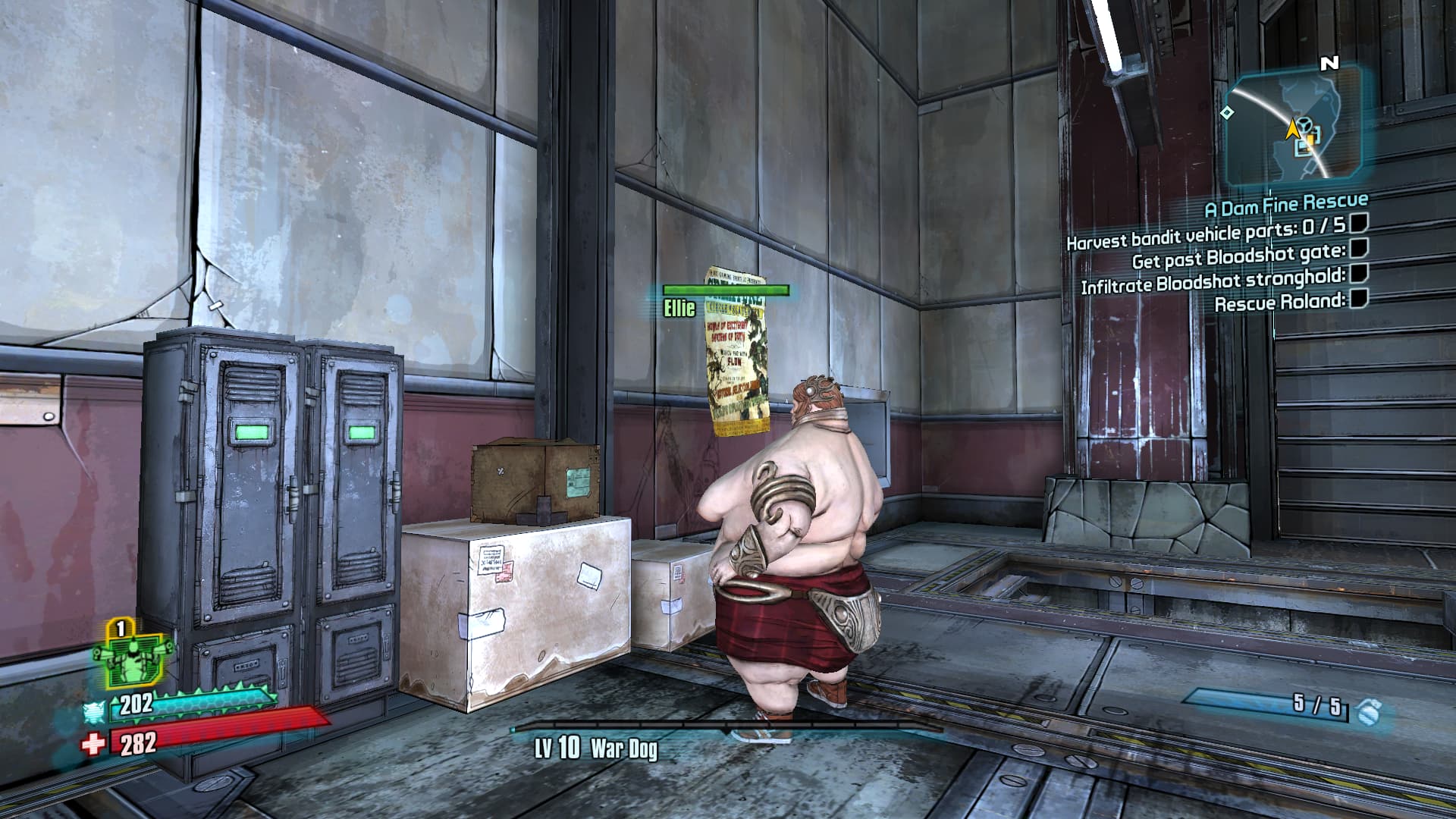Click the Ellie nameplate above the character
The image size is (1456, 819).
[679, 308]
